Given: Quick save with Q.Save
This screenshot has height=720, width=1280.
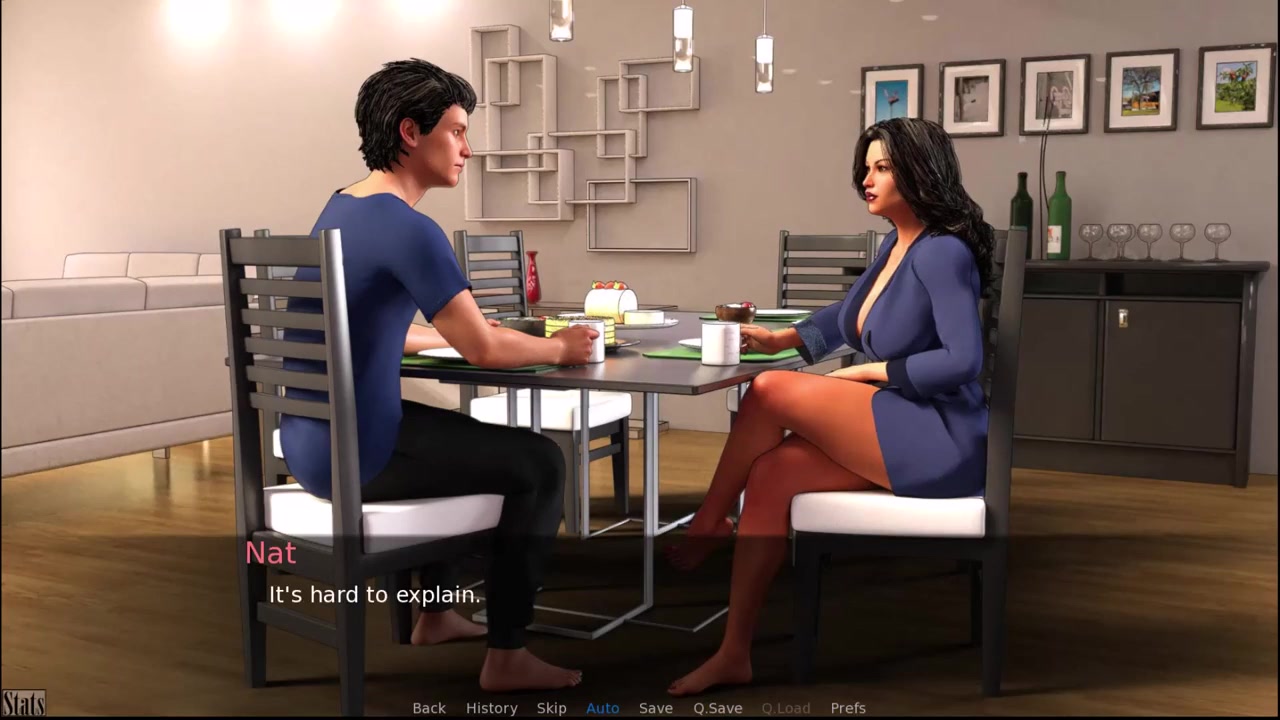Looking at the screenshot, I should [x=717, y=708].
